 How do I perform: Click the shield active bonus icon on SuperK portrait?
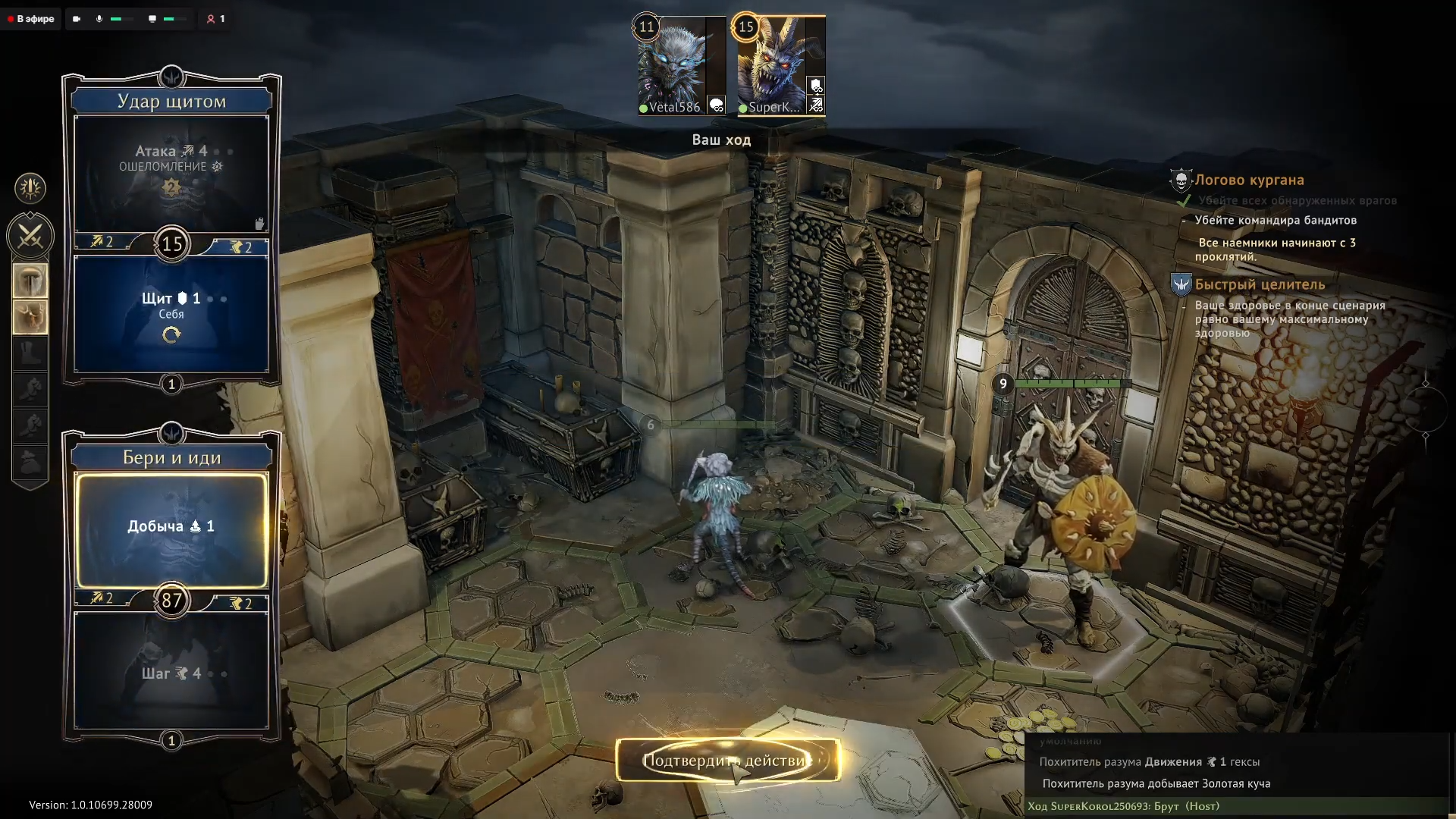(x=816, y=85)
